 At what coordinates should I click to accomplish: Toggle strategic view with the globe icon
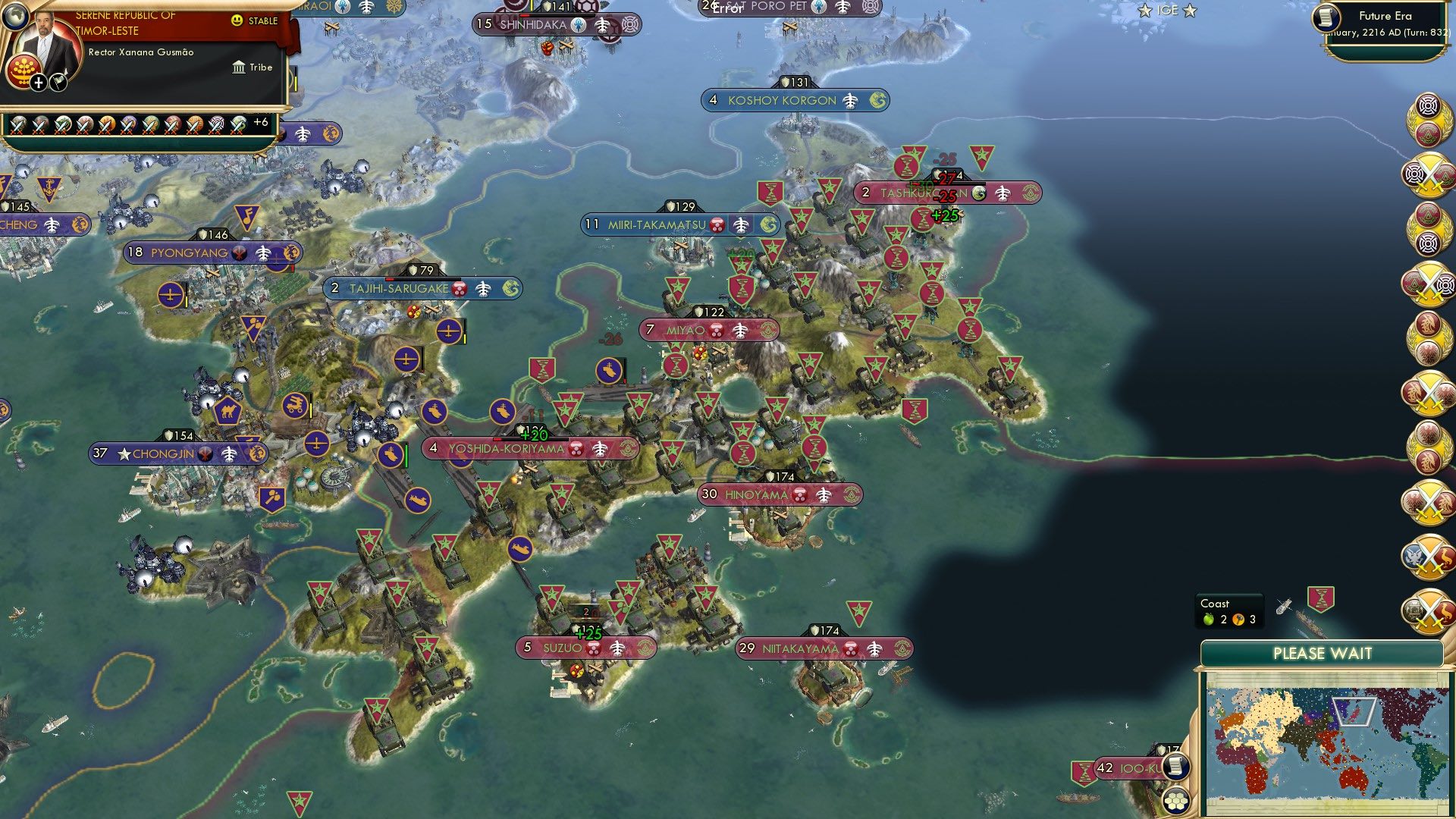point(16,17)
